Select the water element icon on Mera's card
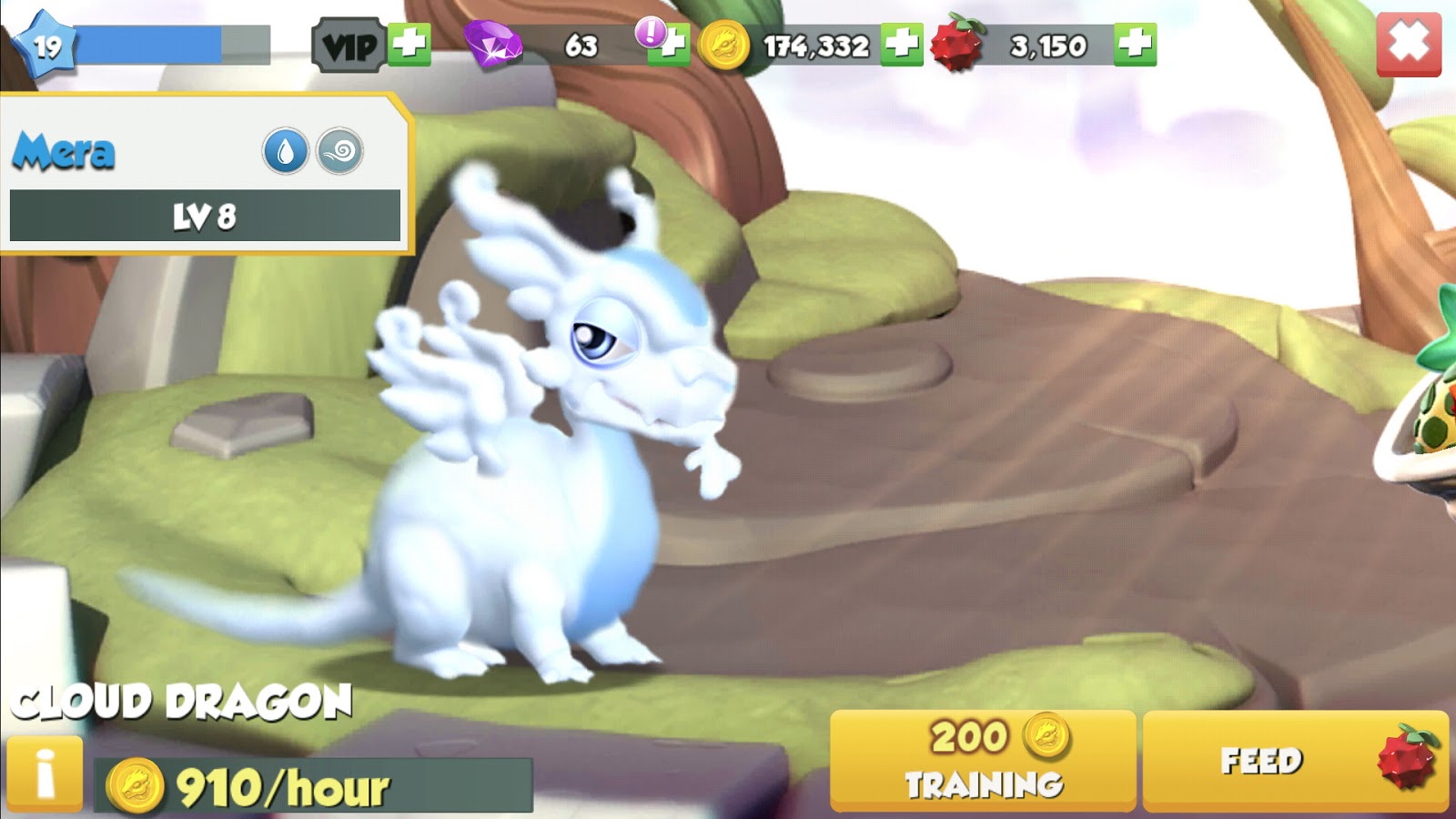The width and height of the screenshot is (1456, 819). click(x=288, y=150)
